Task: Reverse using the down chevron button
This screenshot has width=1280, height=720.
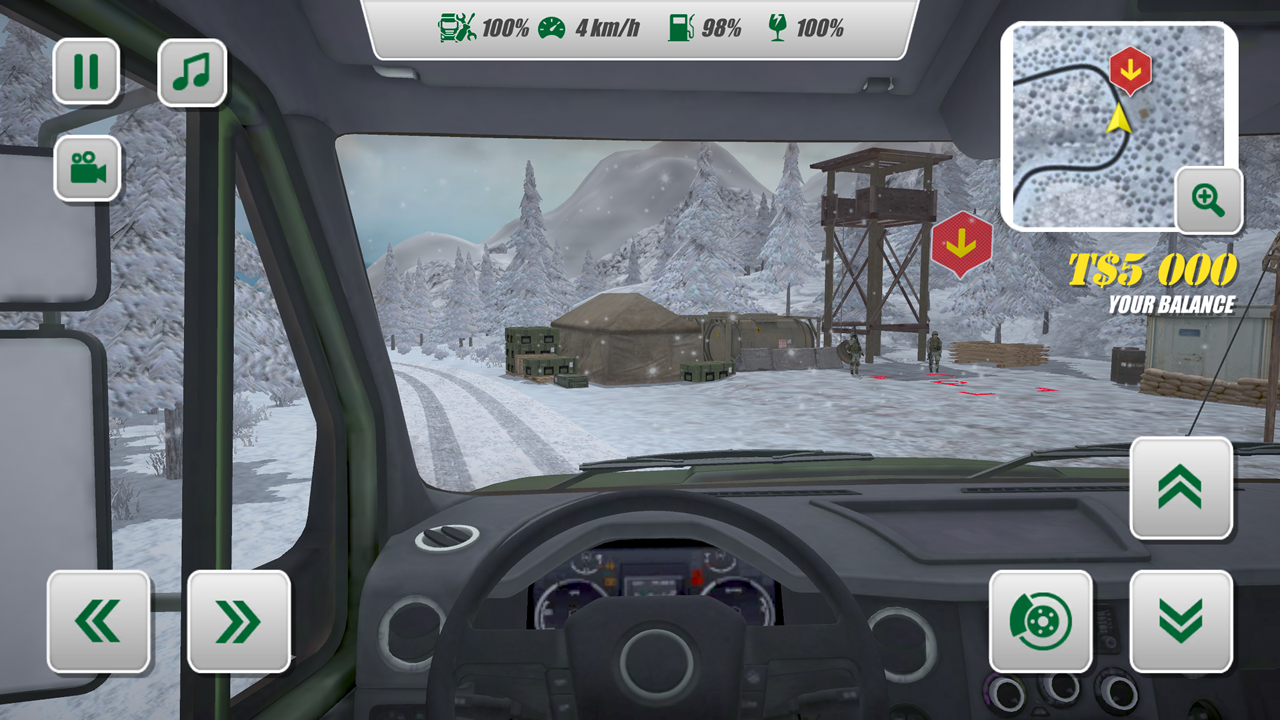Action: (1181, 619)
